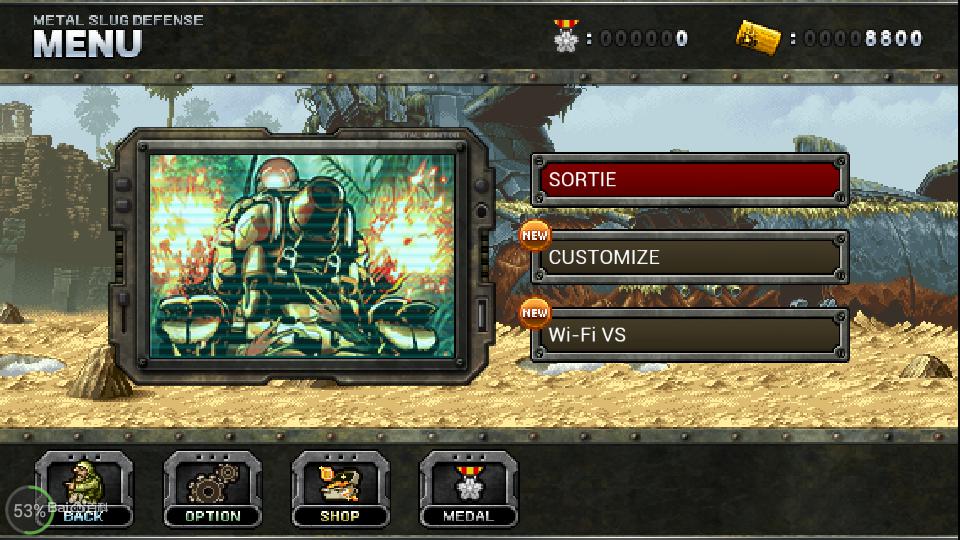Choose the Wi-Fi VS mode

point(689,334)
